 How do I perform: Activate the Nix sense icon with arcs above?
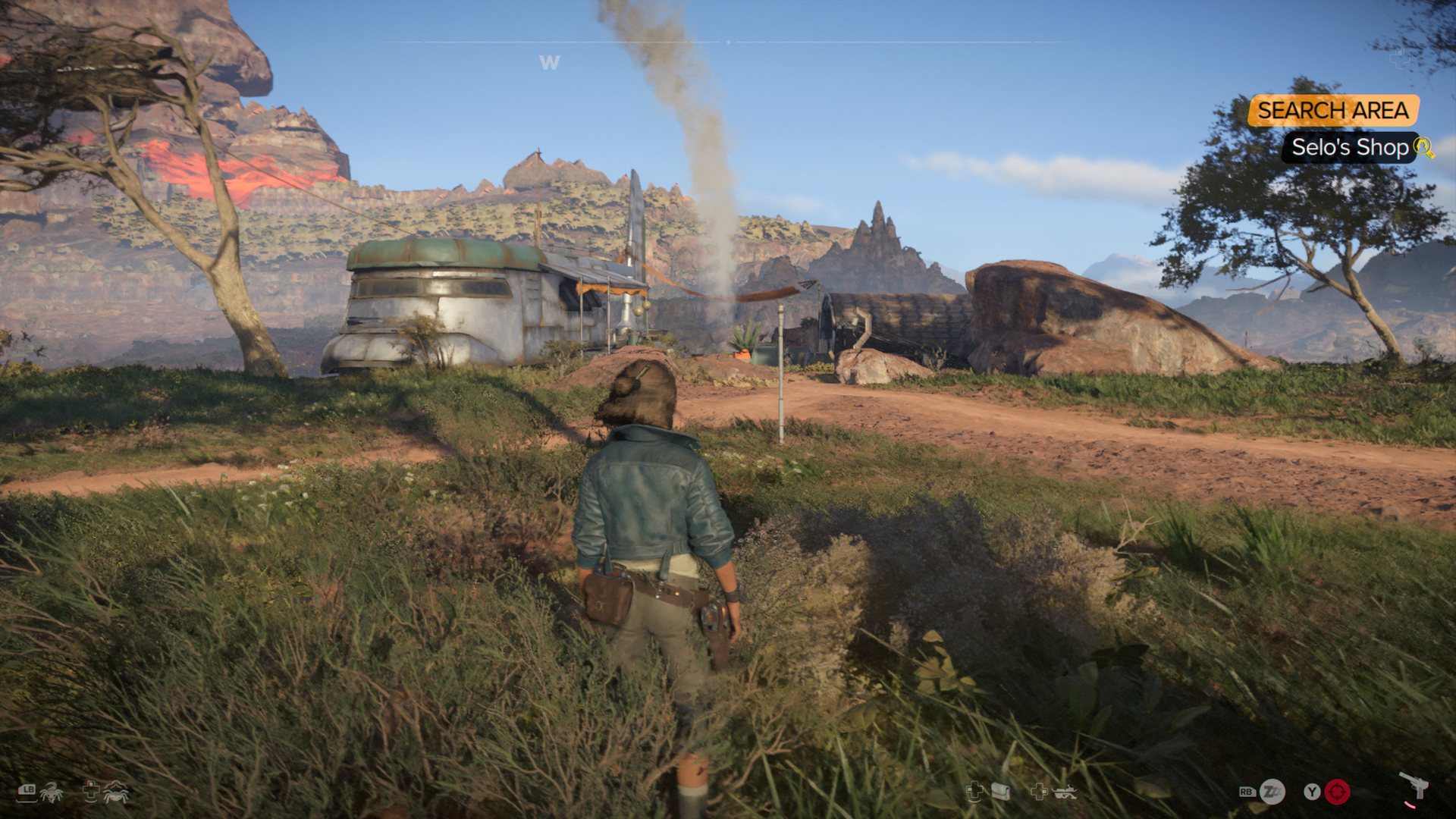coord(115,792)
